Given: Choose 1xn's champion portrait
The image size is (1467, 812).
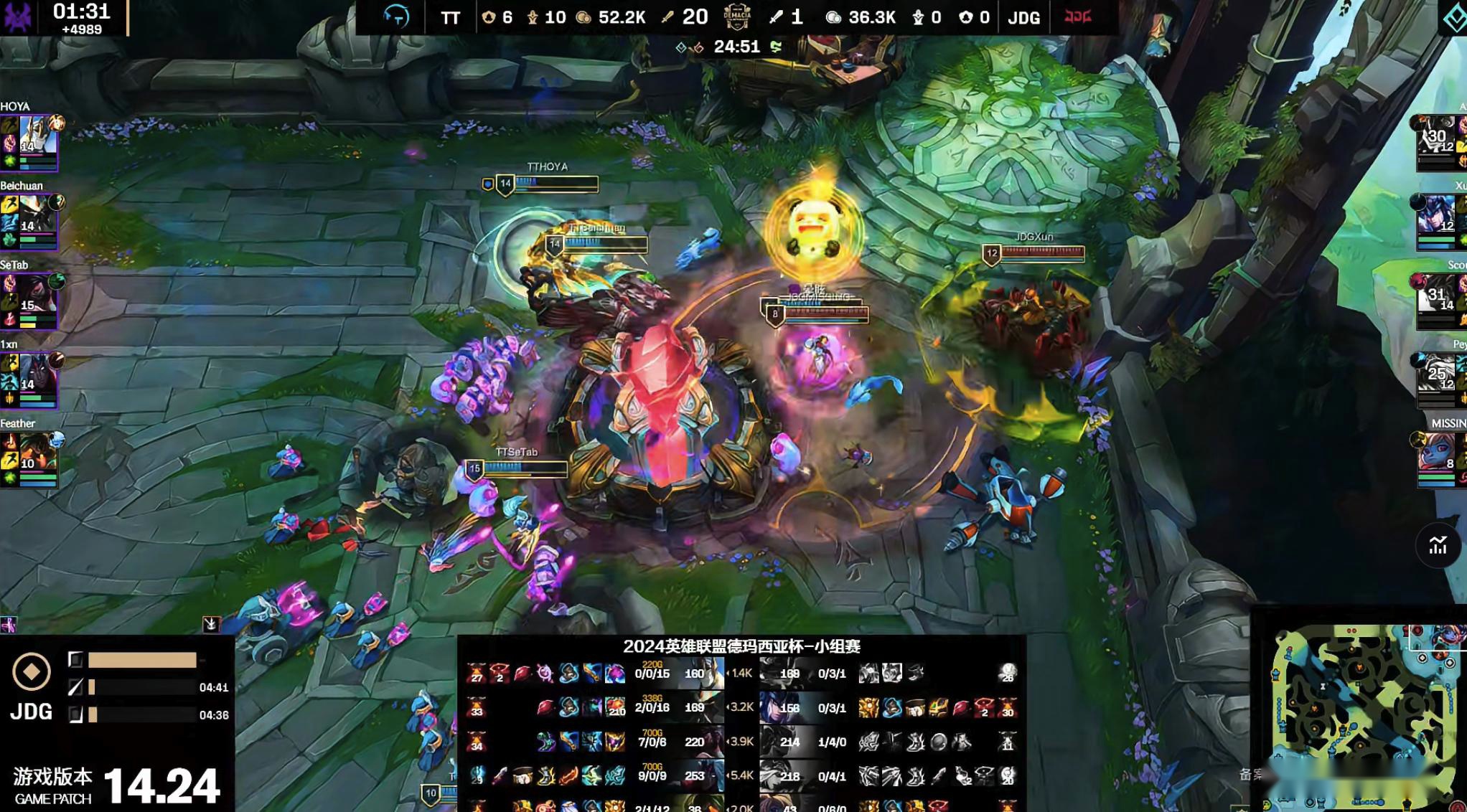Looking at the screenshot, I should pos(37,373).
